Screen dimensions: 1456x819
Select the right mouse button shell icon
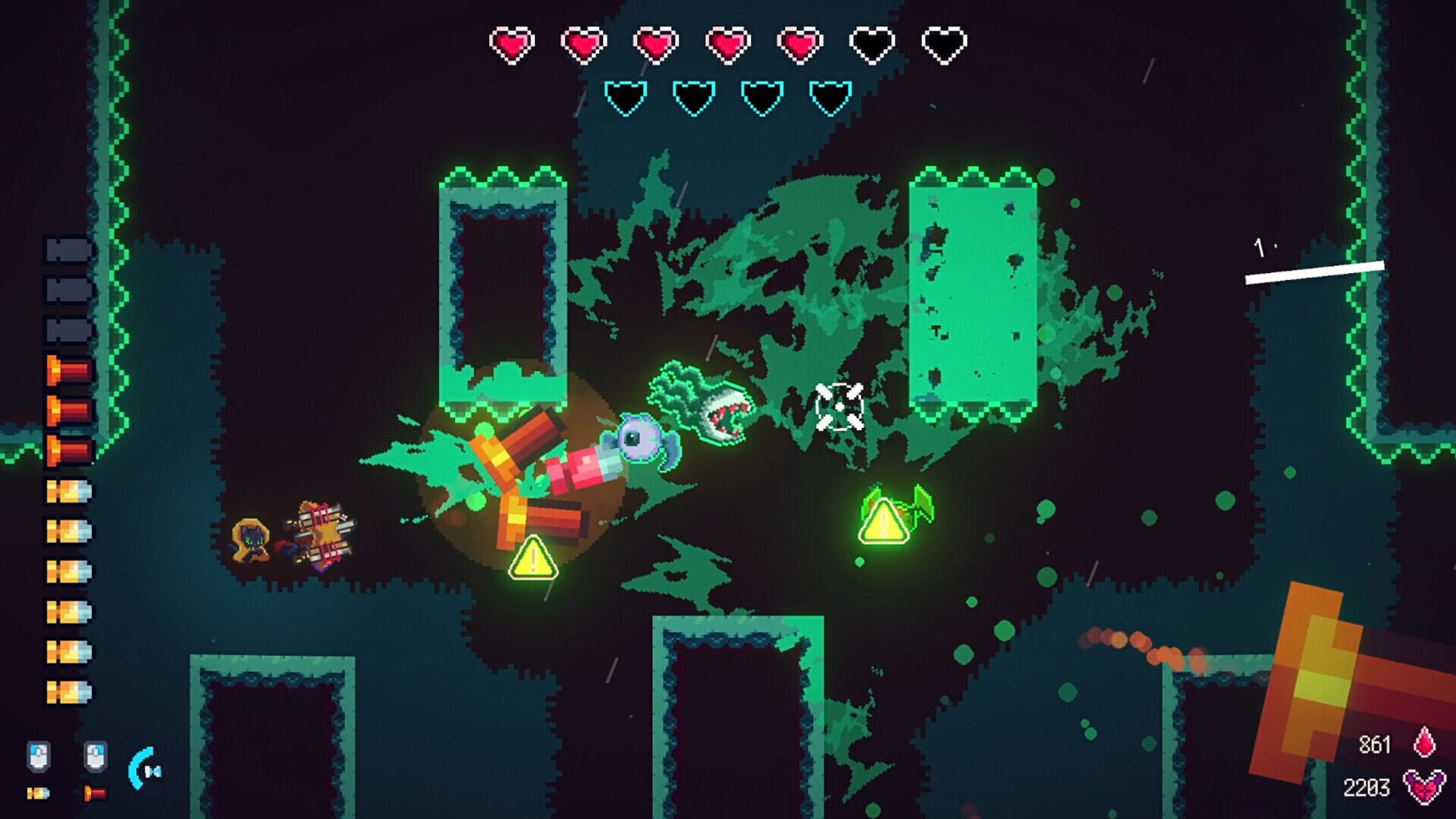point(96,755)
